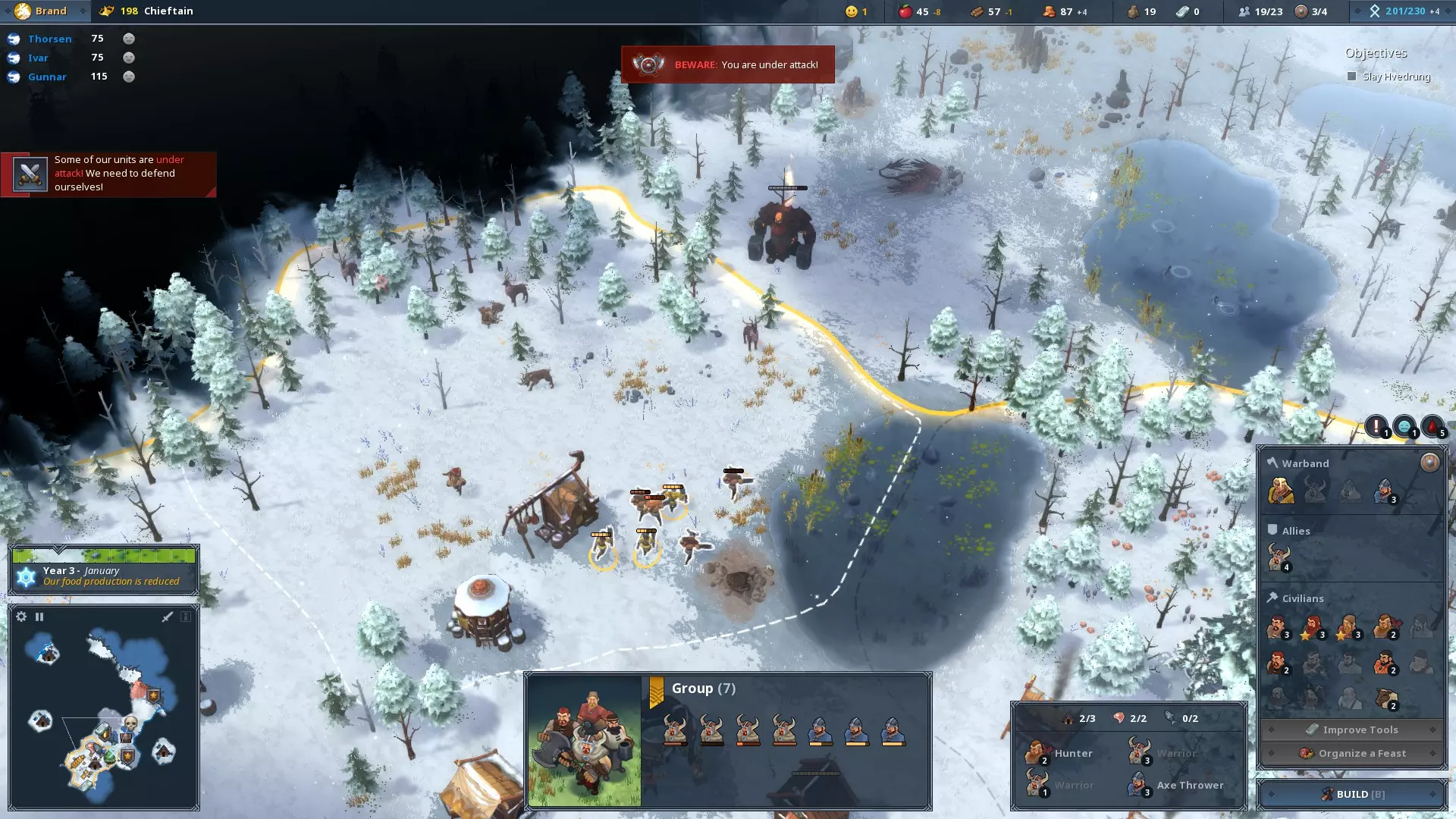This screenshot has height=819, width=1456.
Task: Click the Improve Tools button
Action: 1352,730
